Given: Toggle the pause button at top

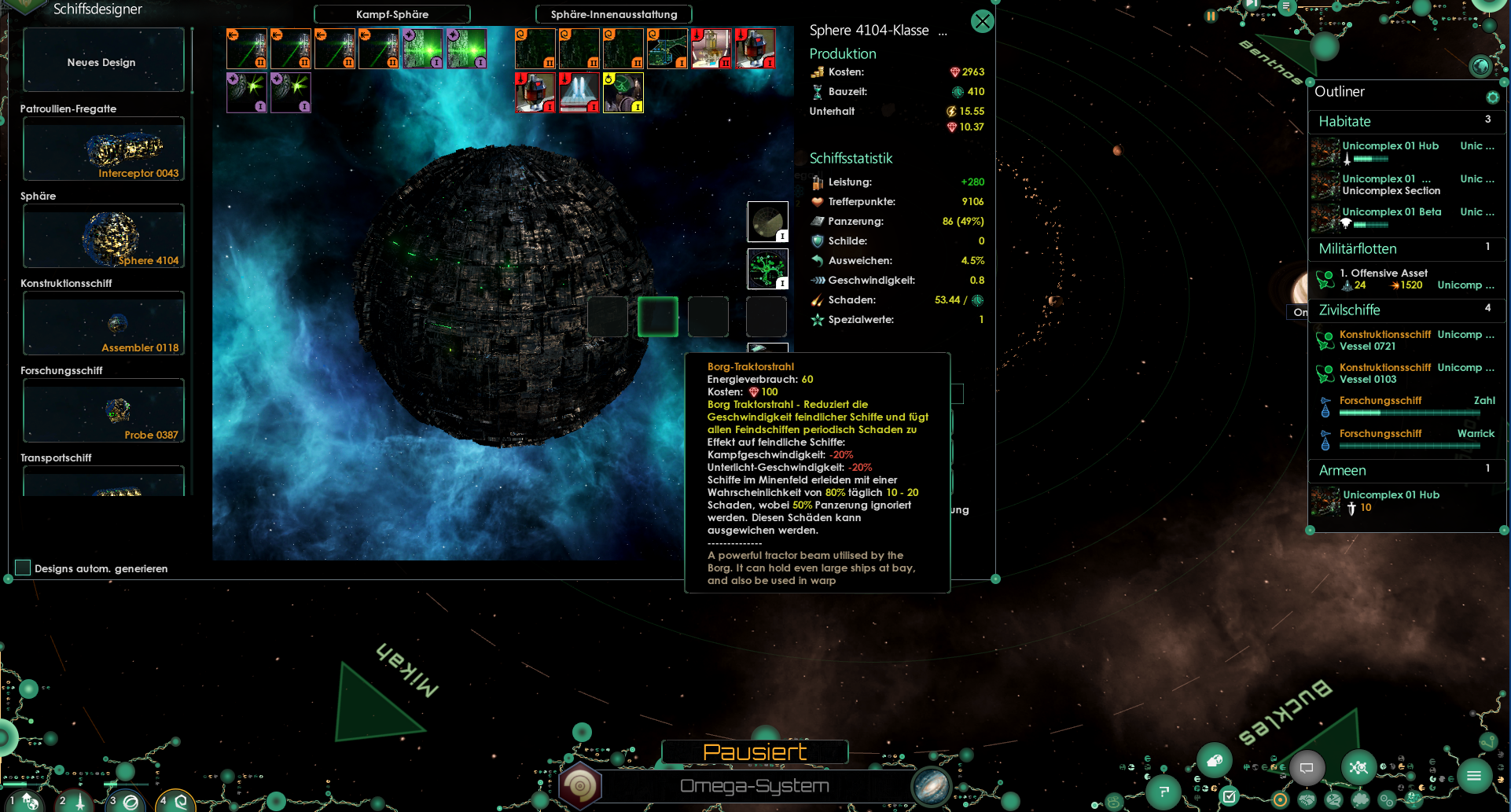Looking at the screenshot, I should [1211, 16].
